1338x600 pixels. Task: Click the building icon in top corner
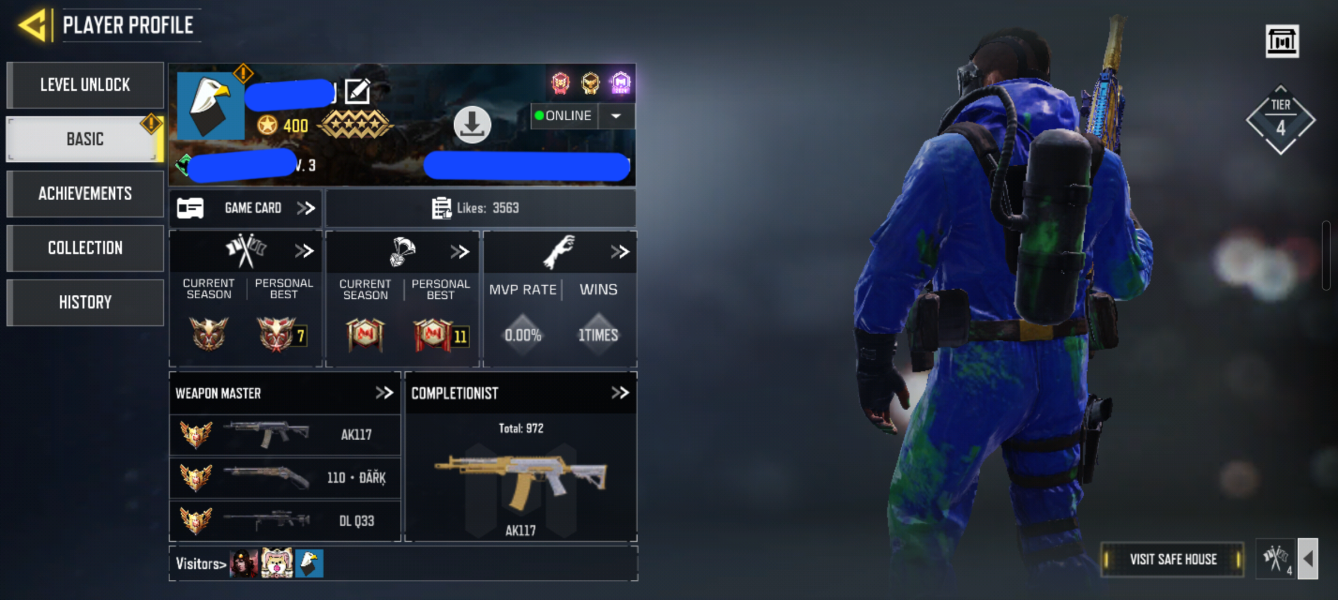click(x=1281, y=41)
